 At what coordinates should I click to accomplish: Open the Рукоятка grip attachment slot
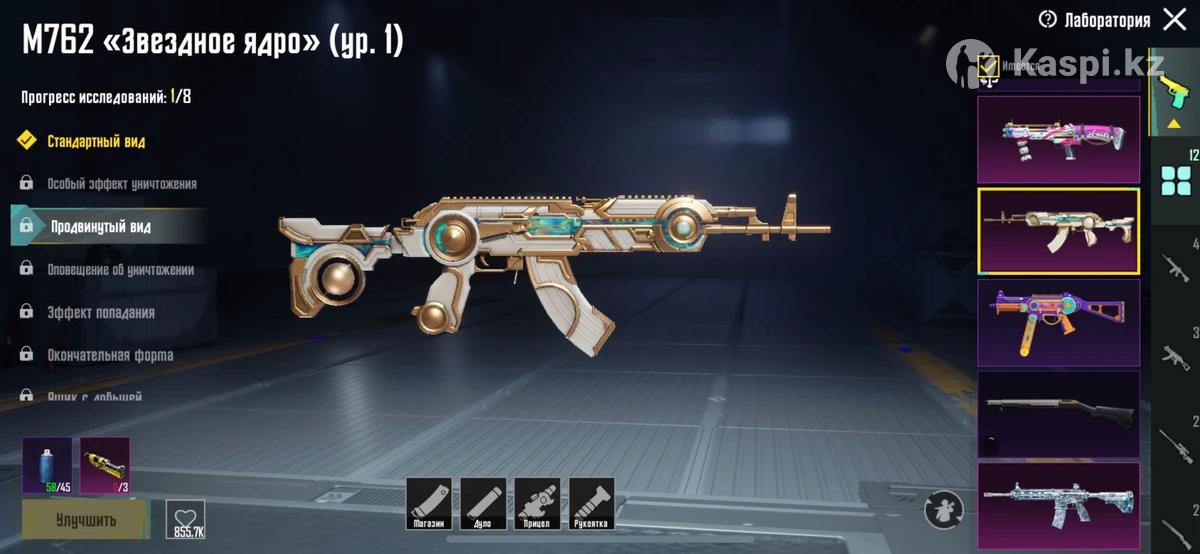pyautogui.click(x=591, y=503)
